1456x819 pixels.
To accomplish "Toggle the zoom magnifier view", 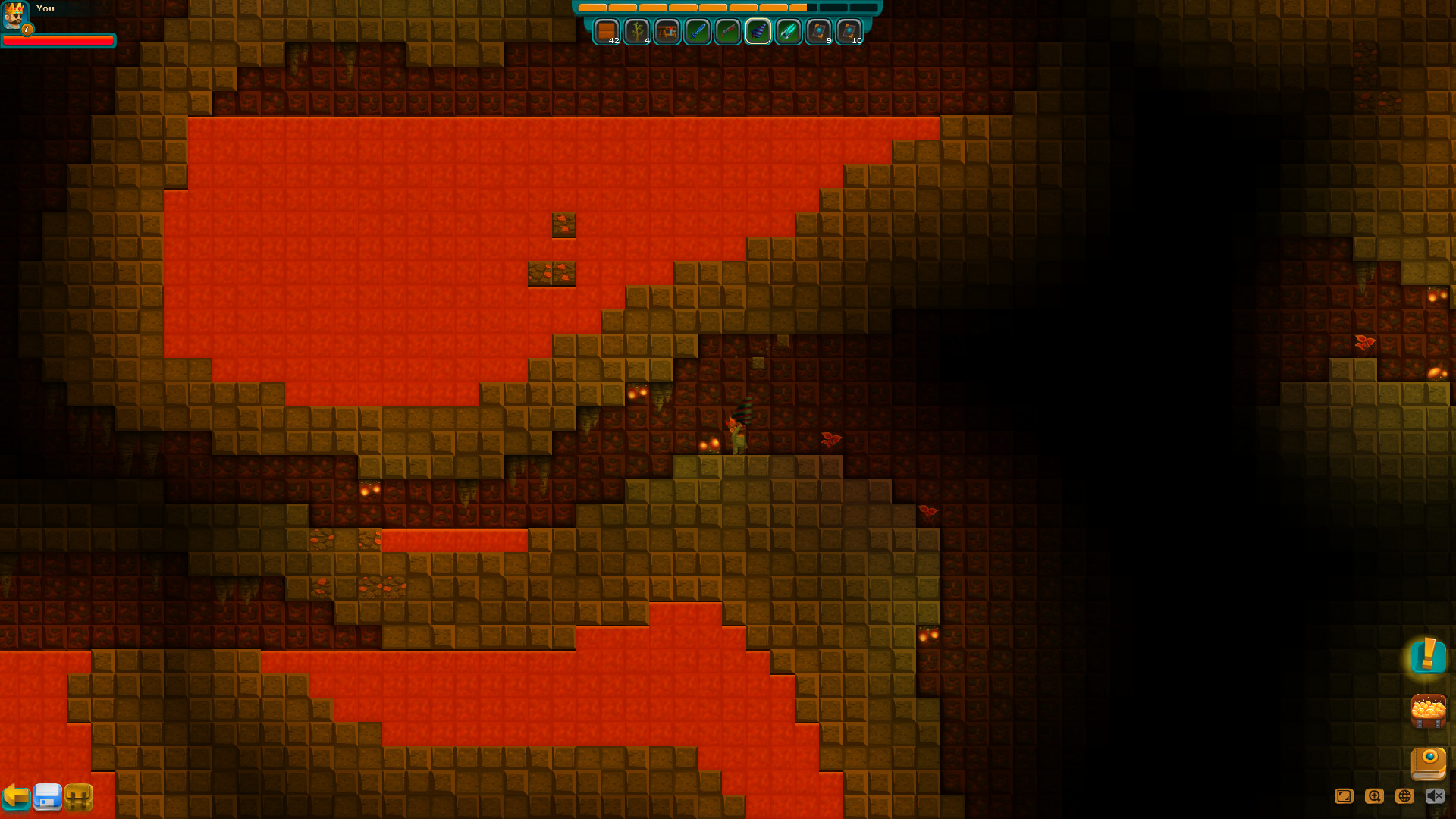I will click(1374, 795).
